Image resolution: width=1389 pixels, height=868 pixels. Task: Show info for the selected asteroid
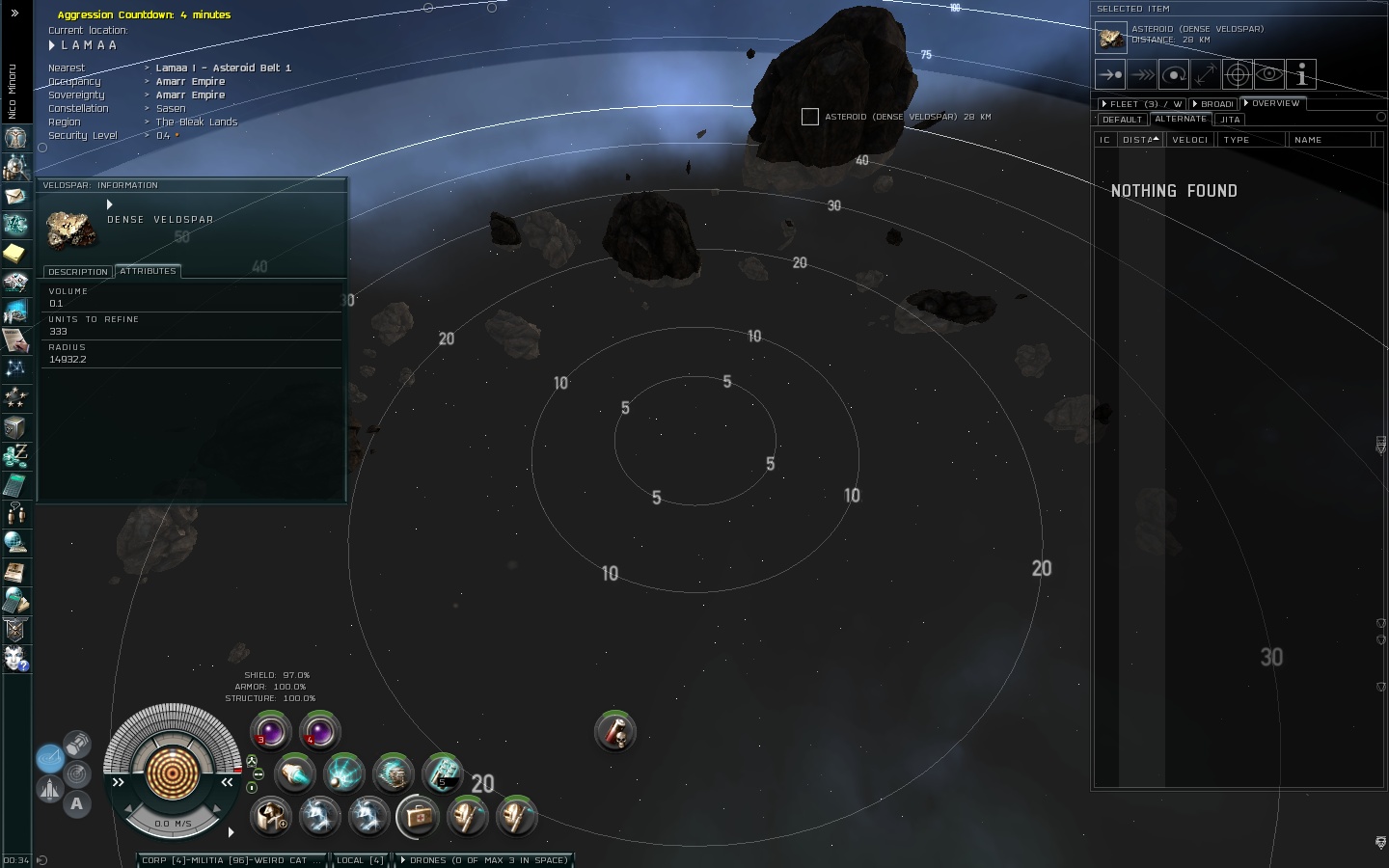[1301, 74]
